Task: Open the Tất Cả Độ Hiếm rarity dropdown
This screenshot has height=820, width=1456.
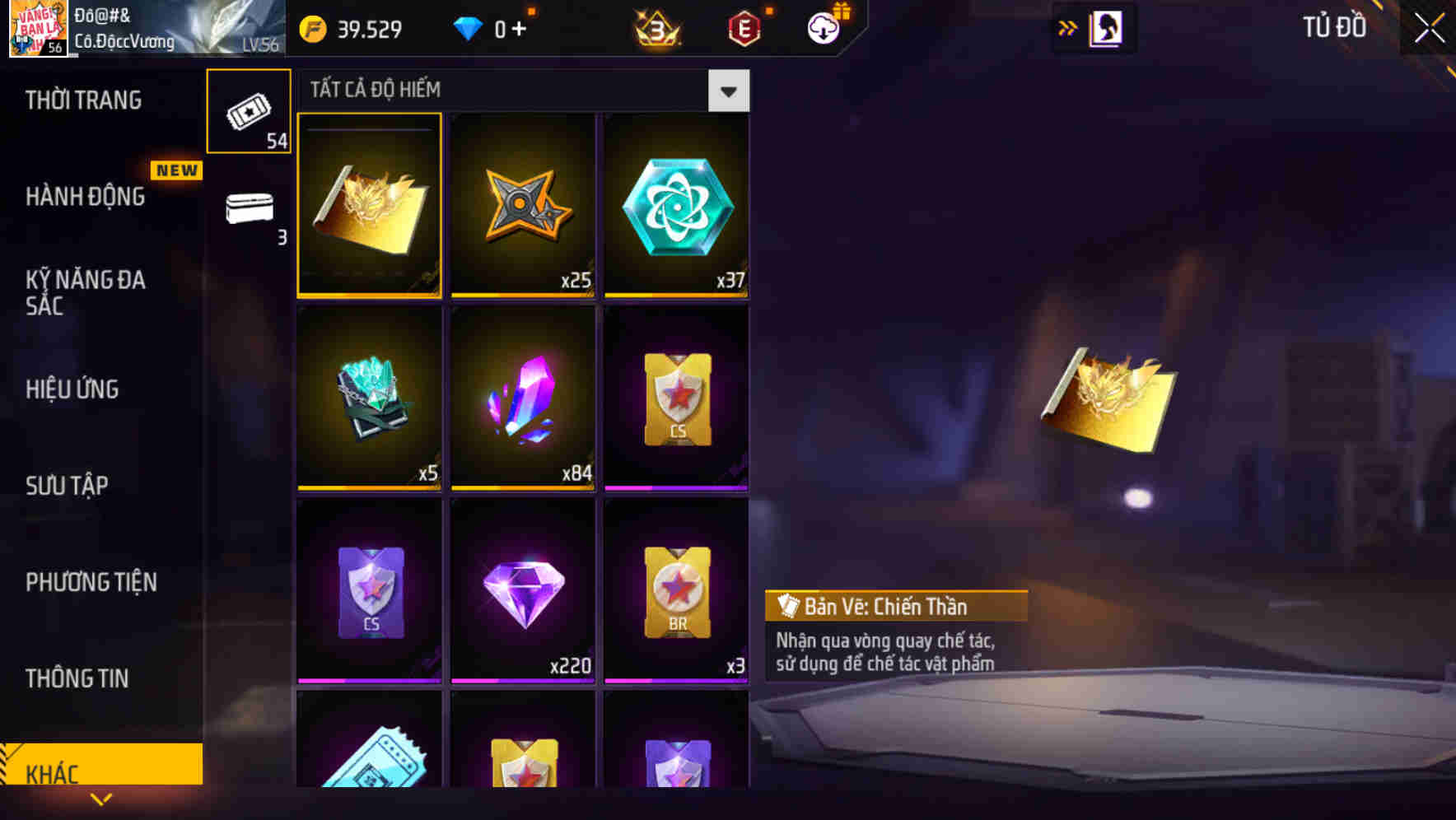Action: (728, 91)
